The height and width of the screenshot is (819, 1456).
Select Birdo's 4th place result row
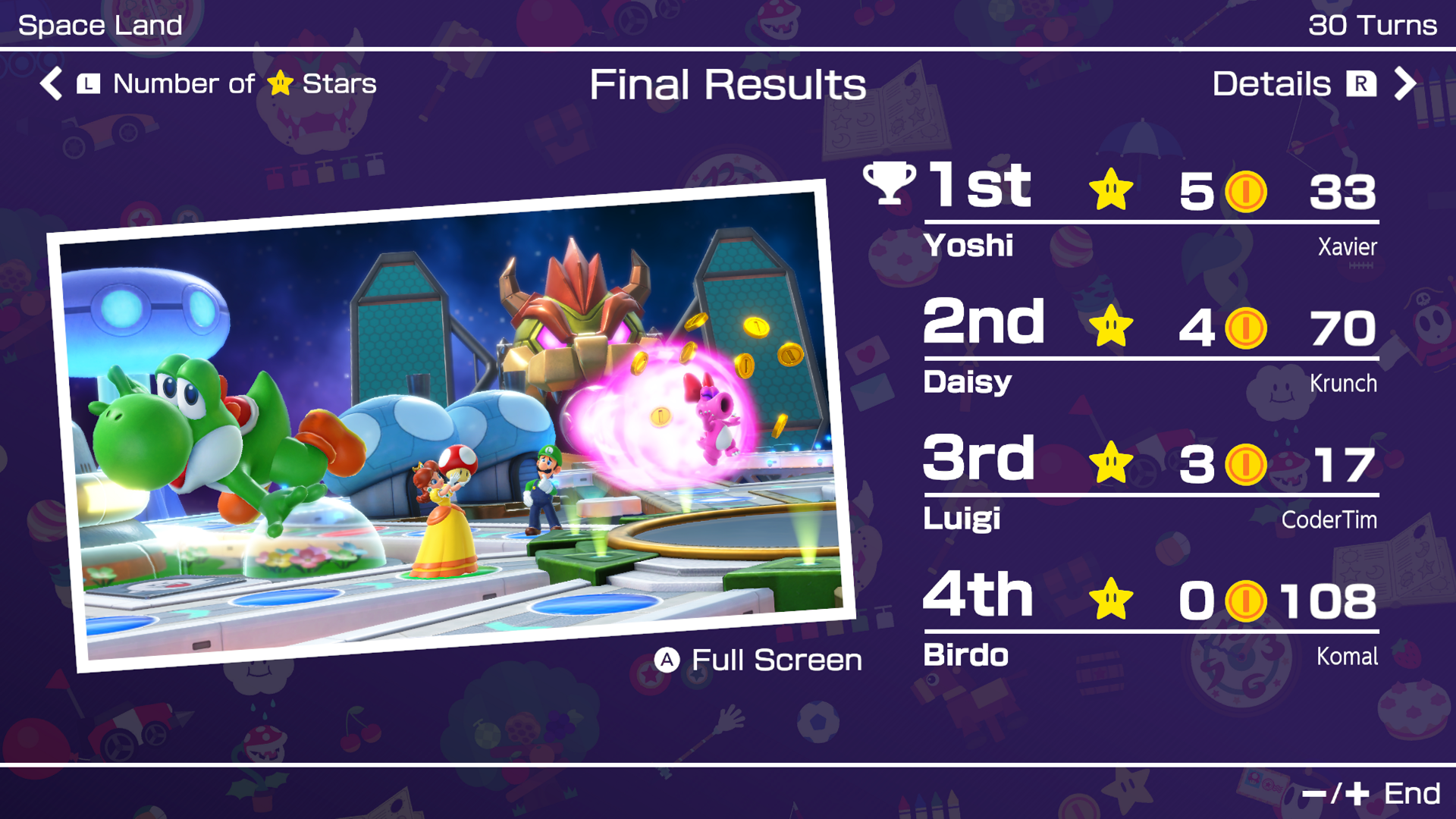[x=1150, y=620]
